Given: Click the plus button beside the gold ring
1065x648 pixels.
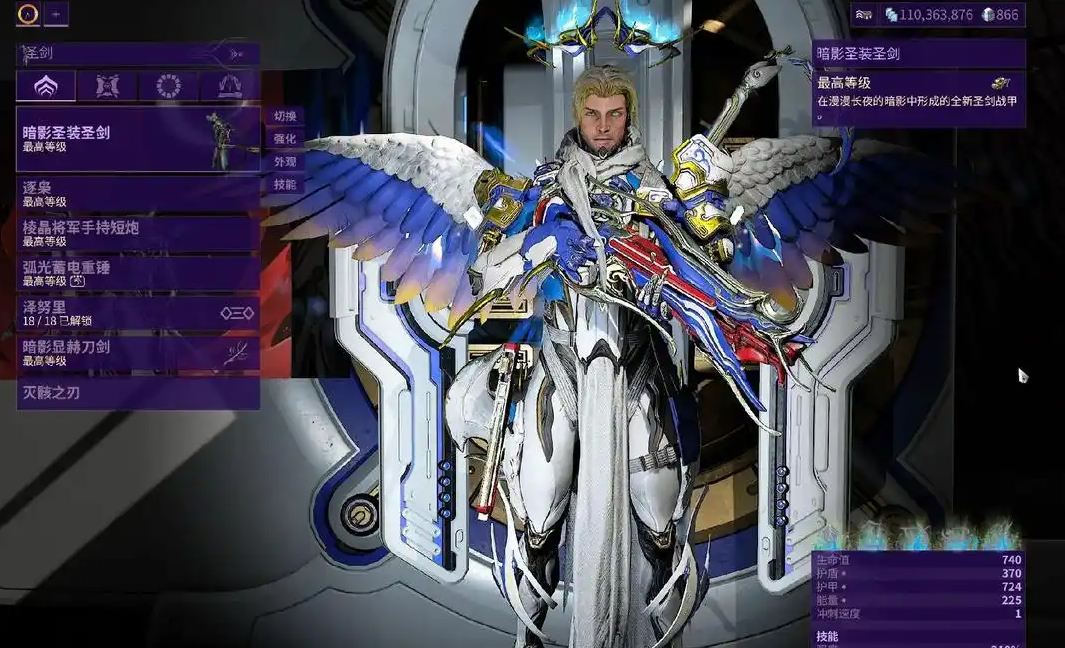Looking at the screenshot, I should point(56,14).
